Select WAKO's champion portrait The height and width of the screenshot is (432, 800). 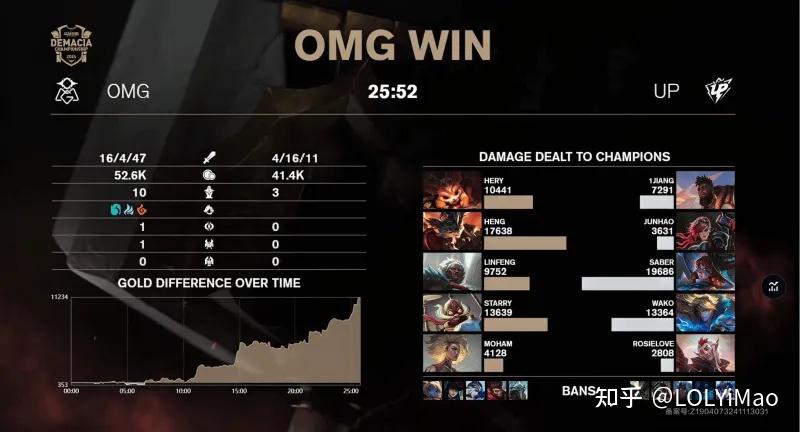pos(711,313)
